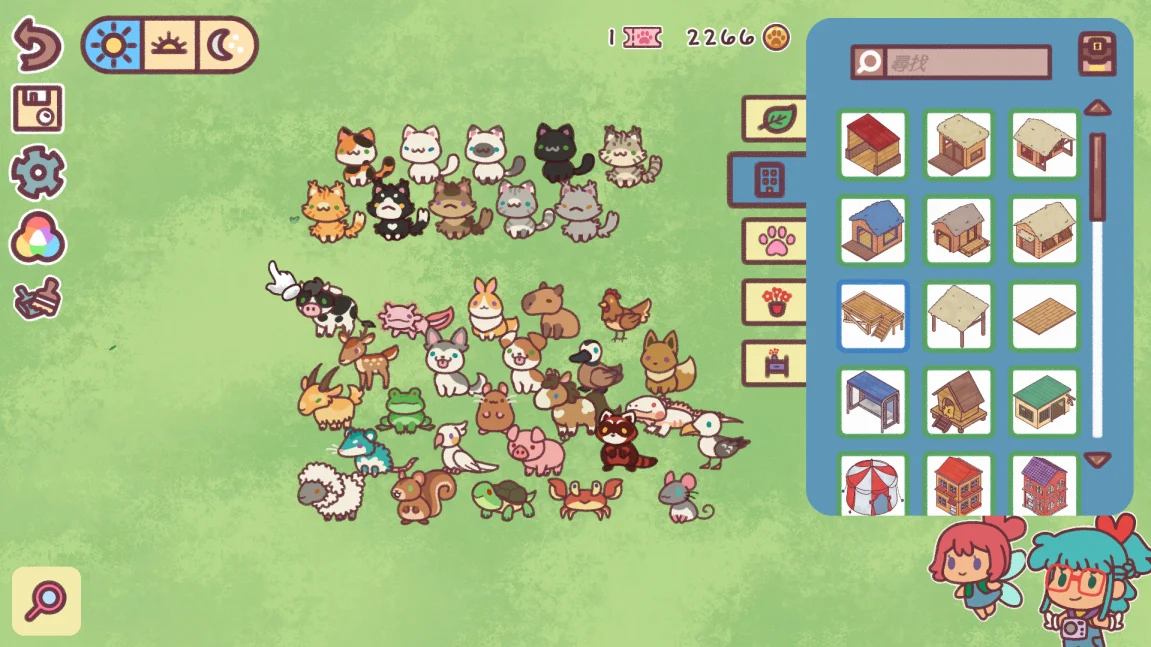The image size is (1151, 647).
Task: Open the magnifying glass zoom button
Action: click(x=46, y=601)
